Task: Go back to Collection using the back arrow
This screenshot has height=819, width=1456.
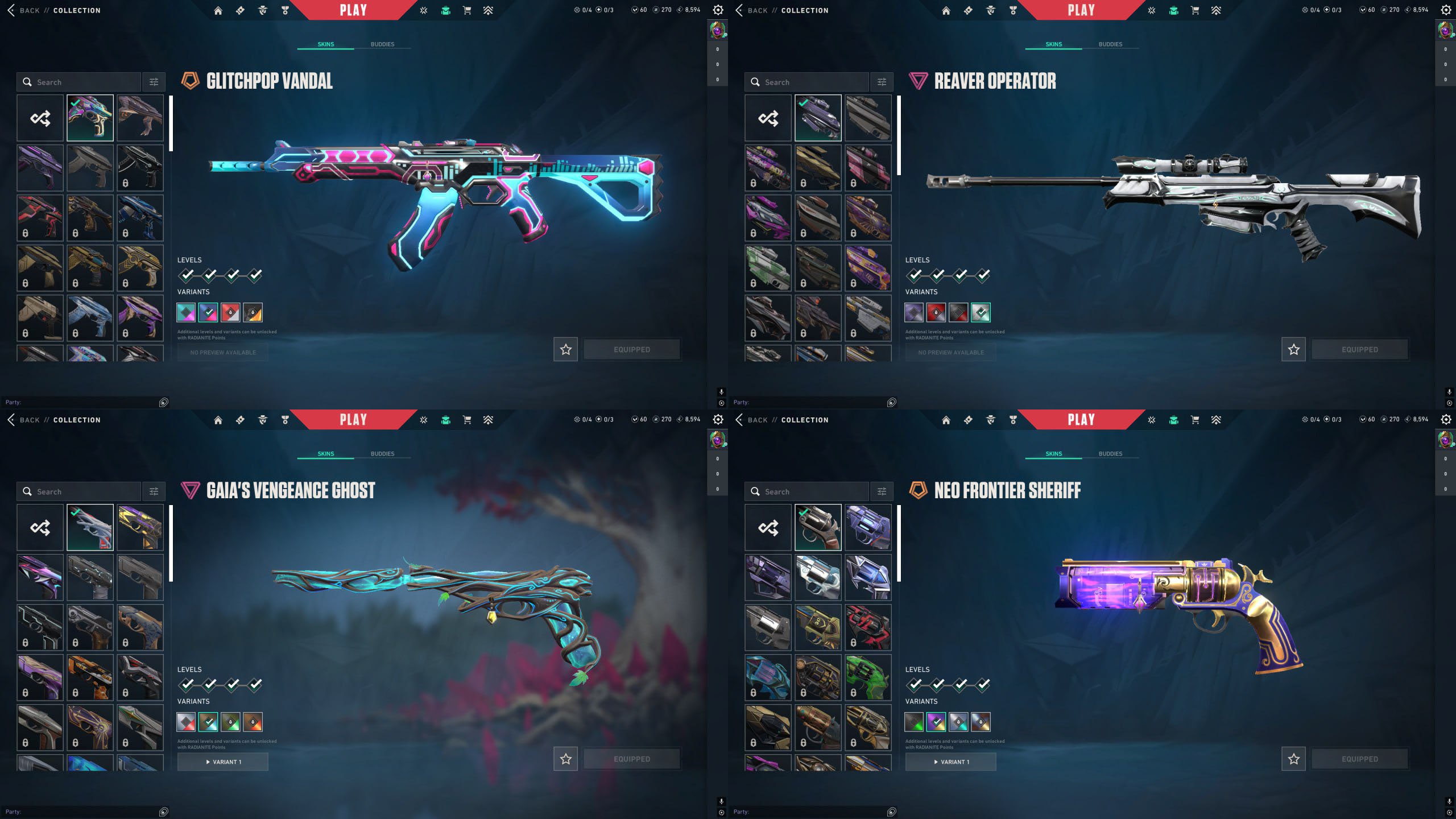Action: [x=11, y=10]
